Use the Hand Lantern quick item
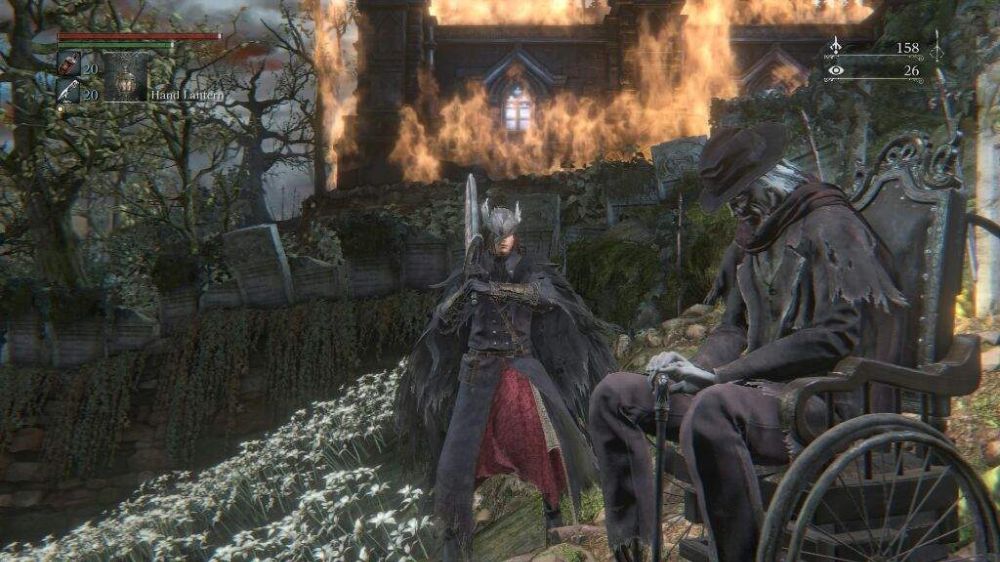 pos(126,76)
